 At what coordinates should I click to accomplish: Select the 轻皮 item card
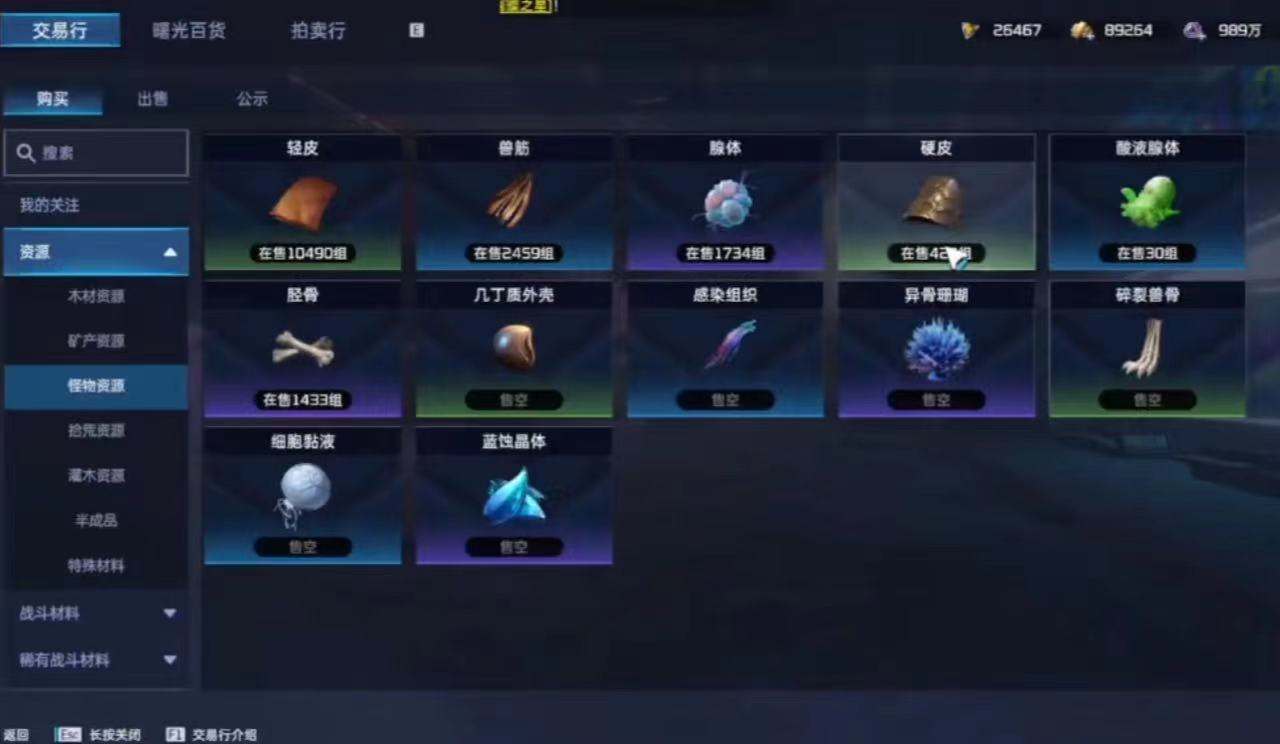pos(303,203)
